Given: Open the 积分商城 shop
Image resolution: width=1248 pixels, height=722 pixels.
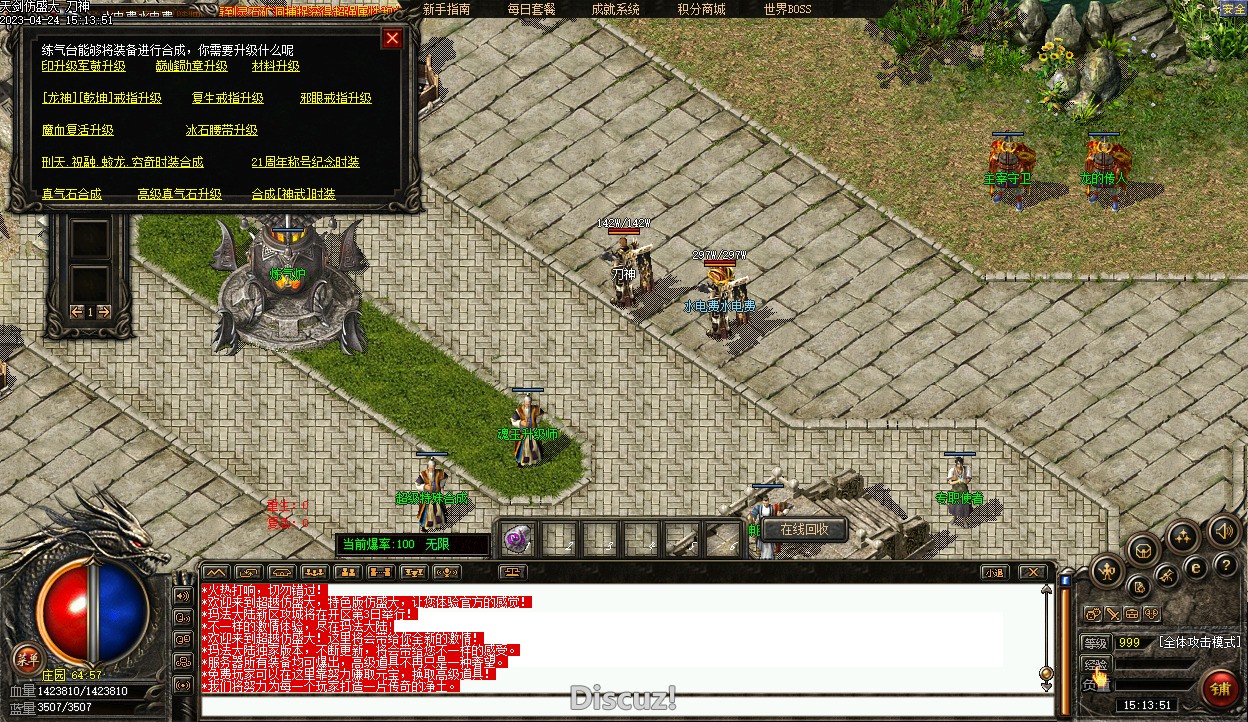Looking at the screenshot, I should click(701, 9).
